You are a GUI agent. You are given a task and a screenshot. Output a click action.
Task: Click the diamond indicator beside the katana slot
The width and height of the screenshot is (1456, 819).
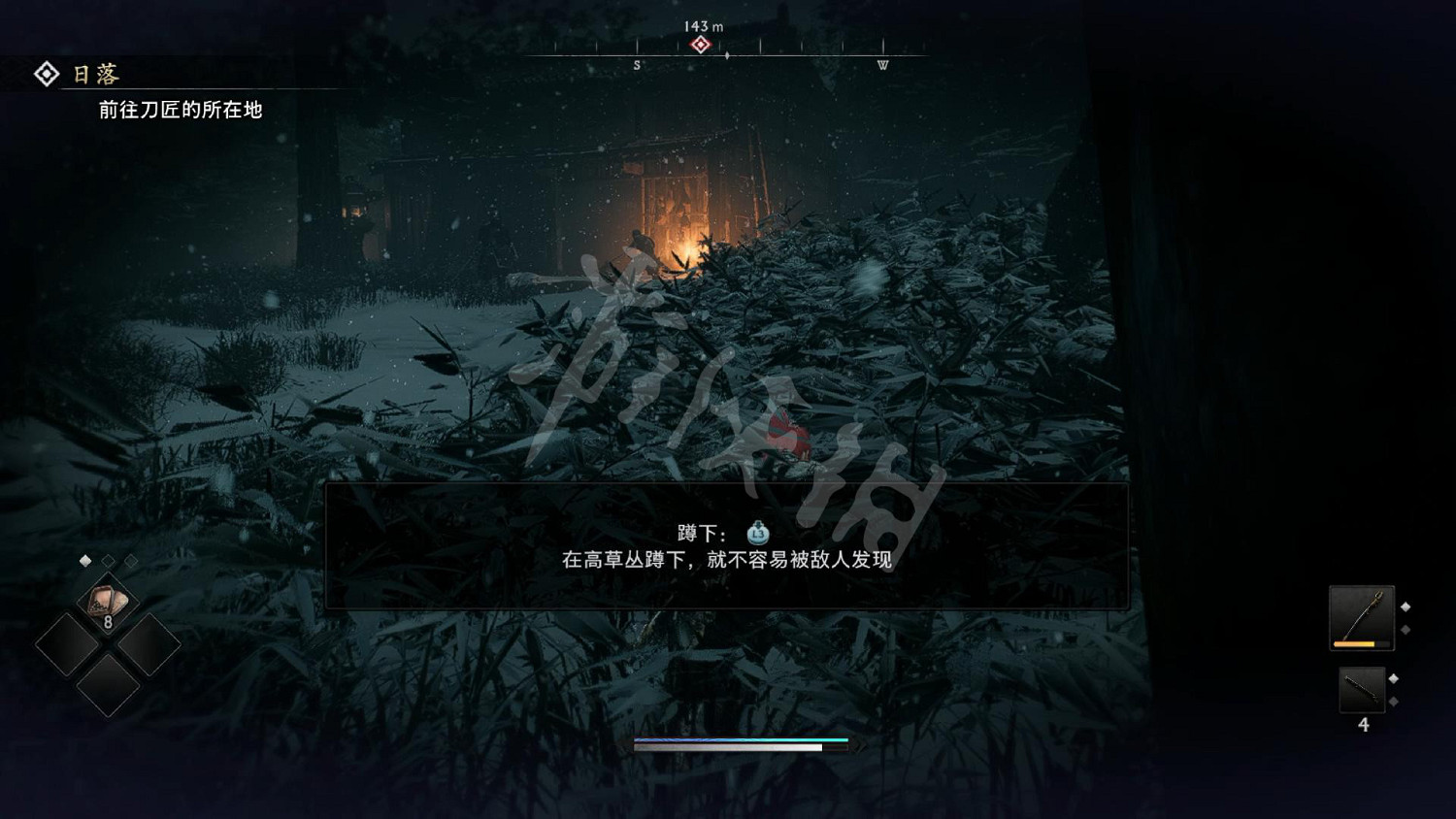click(x=1406, y=606)
